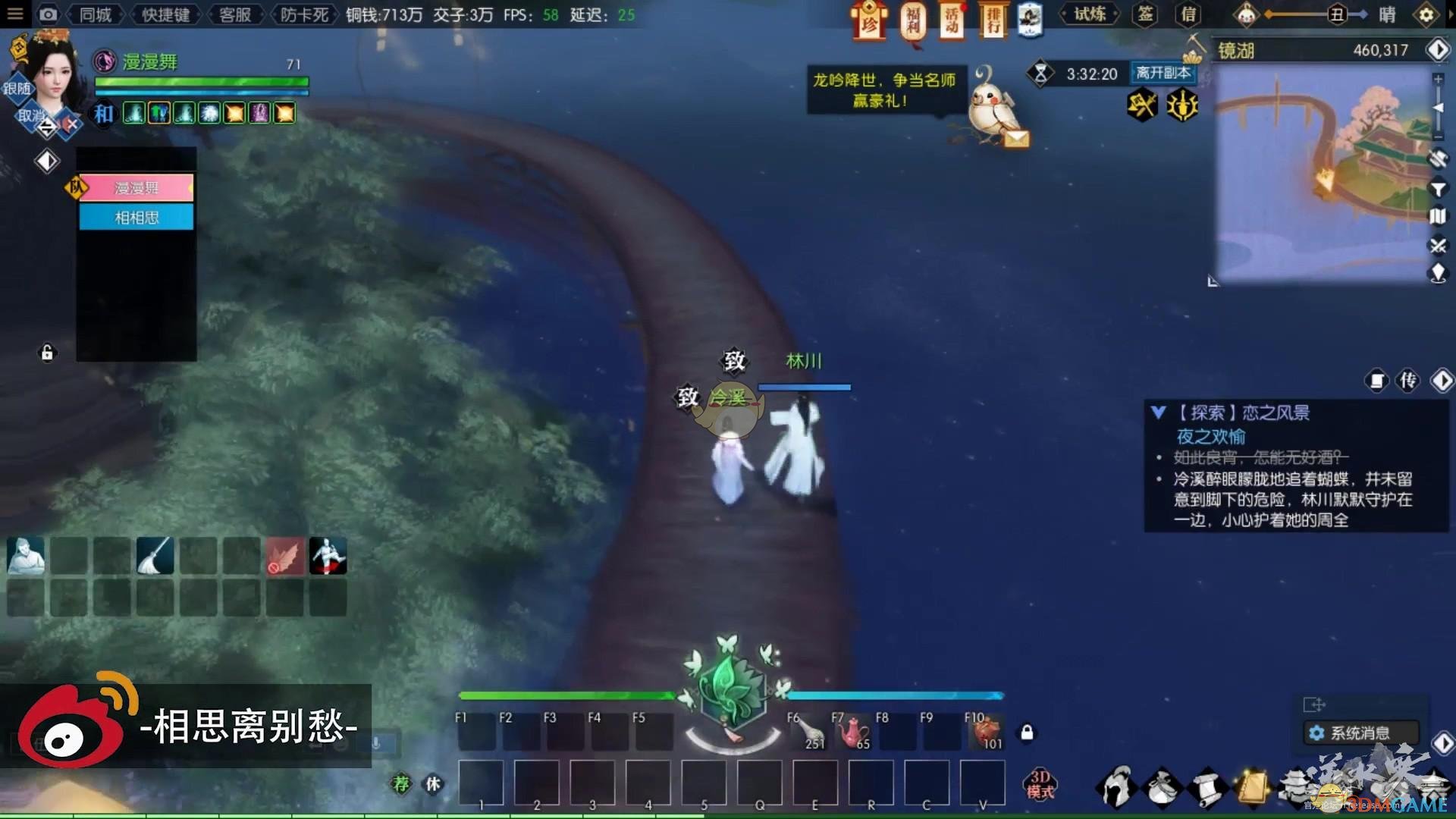Collapse the 探索 恋之风景 quest tracker
The width and height of the screenshot is (1456, 819).
[x=1158, y=413]
